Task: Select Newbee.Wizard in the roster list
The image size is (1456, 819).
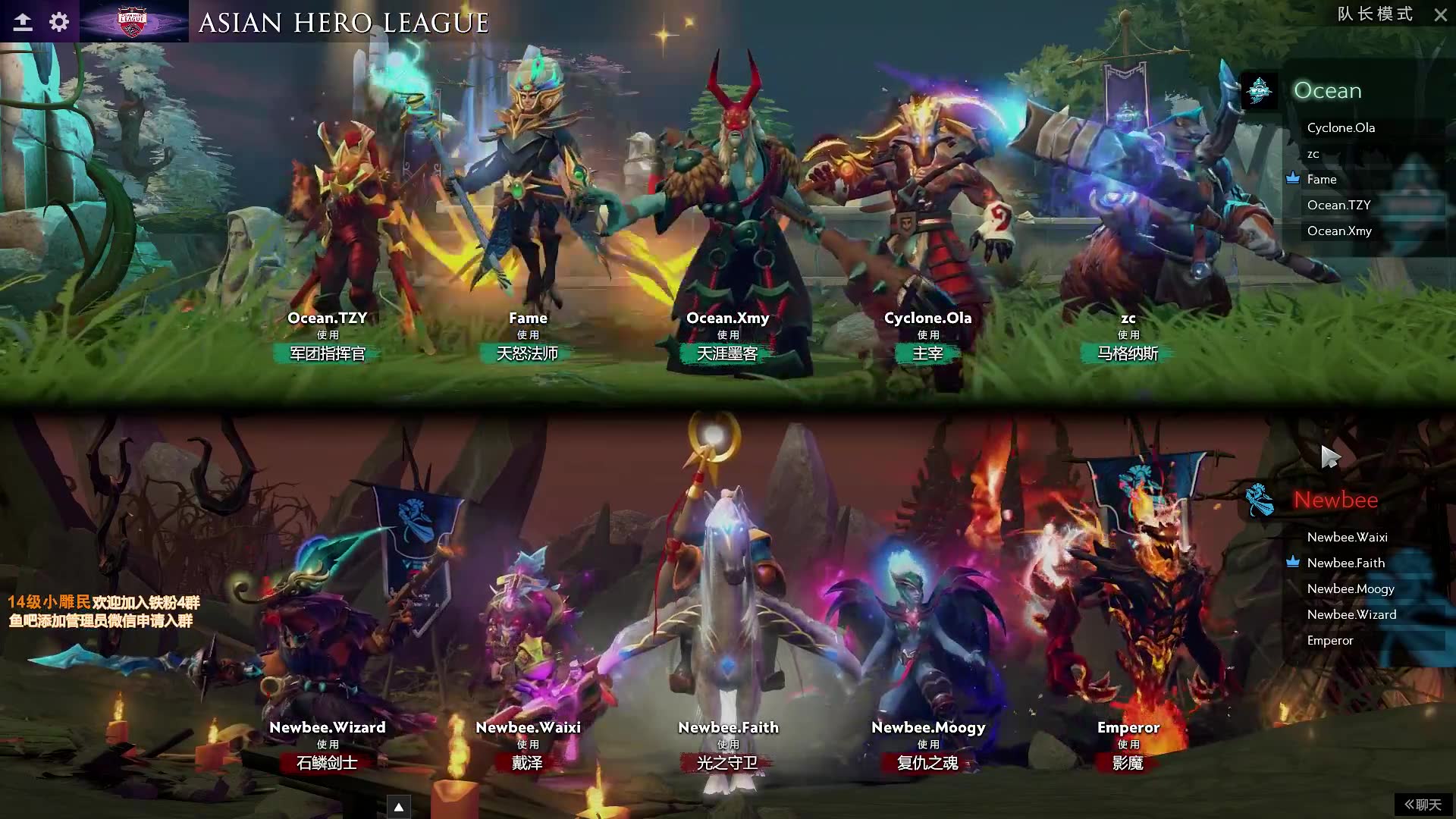Action: (x=1351, y=615)
